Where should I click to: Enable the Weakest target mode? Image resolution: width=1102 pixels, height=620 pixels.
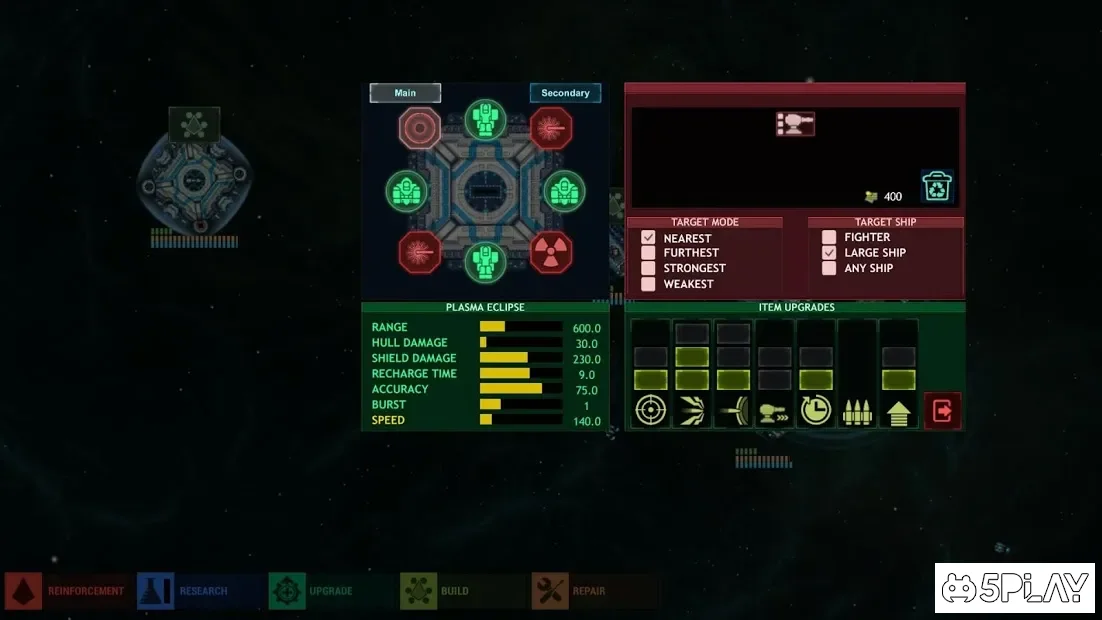[648, 284]
